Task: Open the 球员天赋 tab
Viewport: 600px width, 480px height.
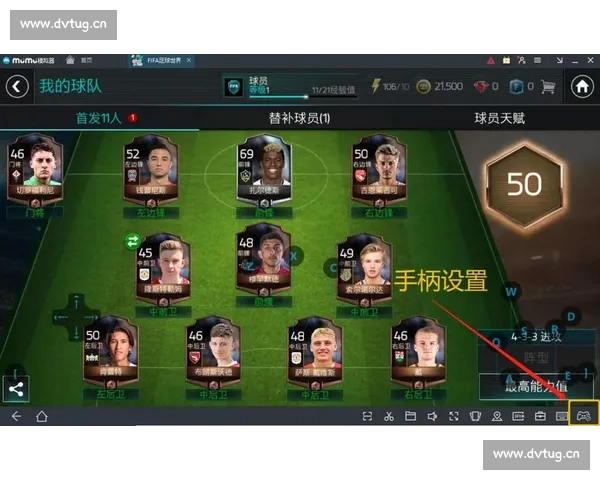Action: (499, 119)
